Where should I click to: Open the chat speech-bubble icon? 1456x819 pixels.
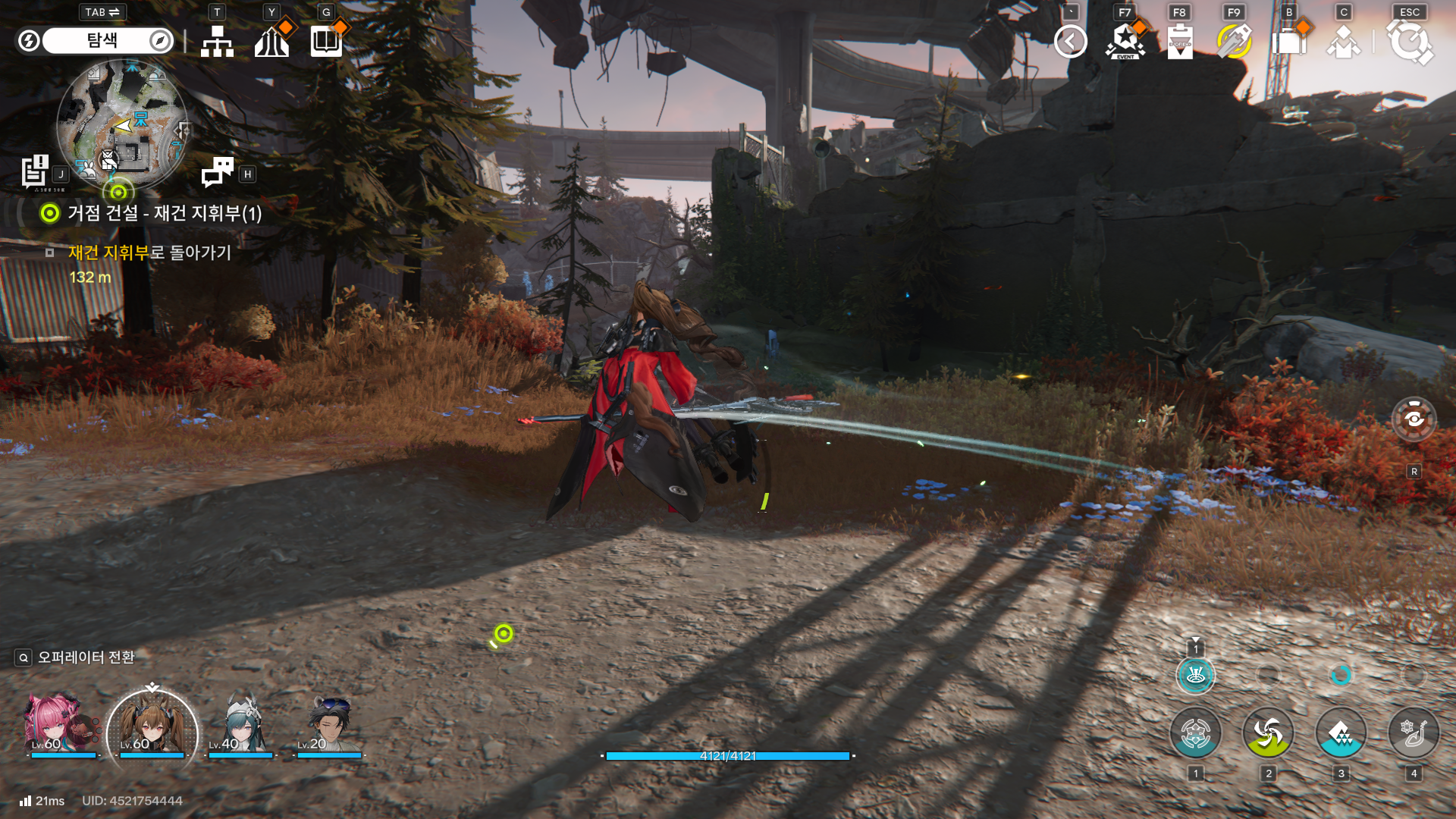click(x=218, y=172)
